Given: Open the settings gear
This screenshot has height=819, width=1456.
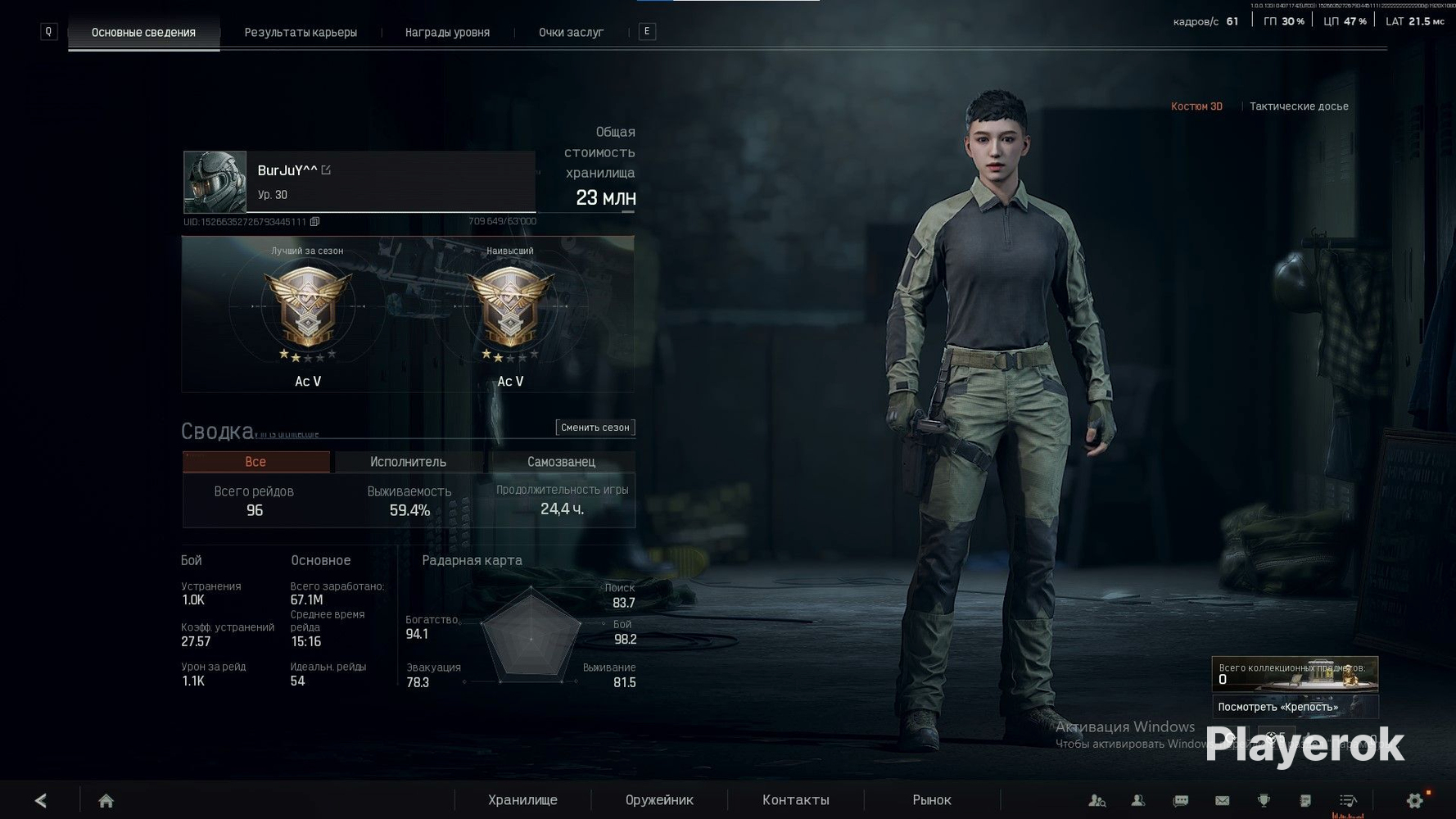Looking at the screenshot, I should pyautogui.click(x=1414, y=801).
